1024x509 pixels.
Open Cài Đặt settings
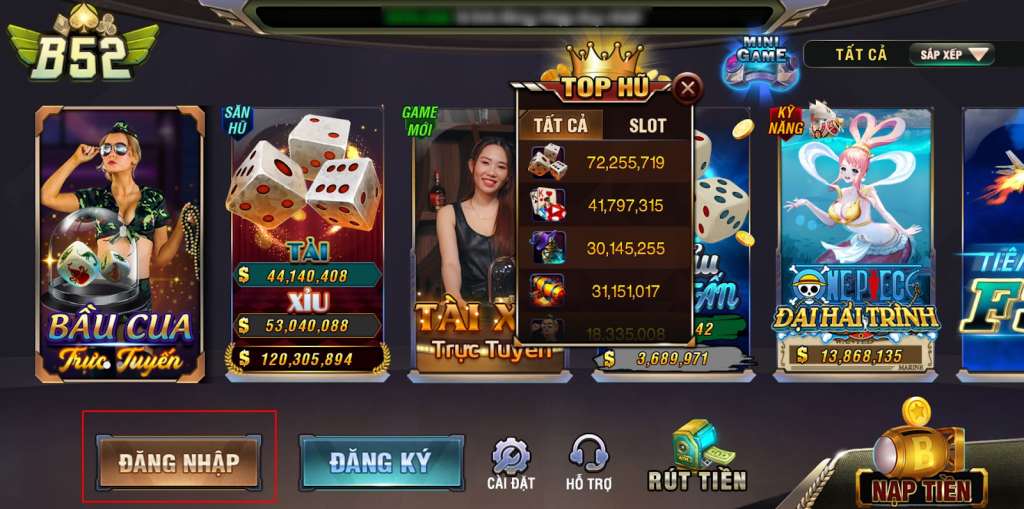pos(511,463)
